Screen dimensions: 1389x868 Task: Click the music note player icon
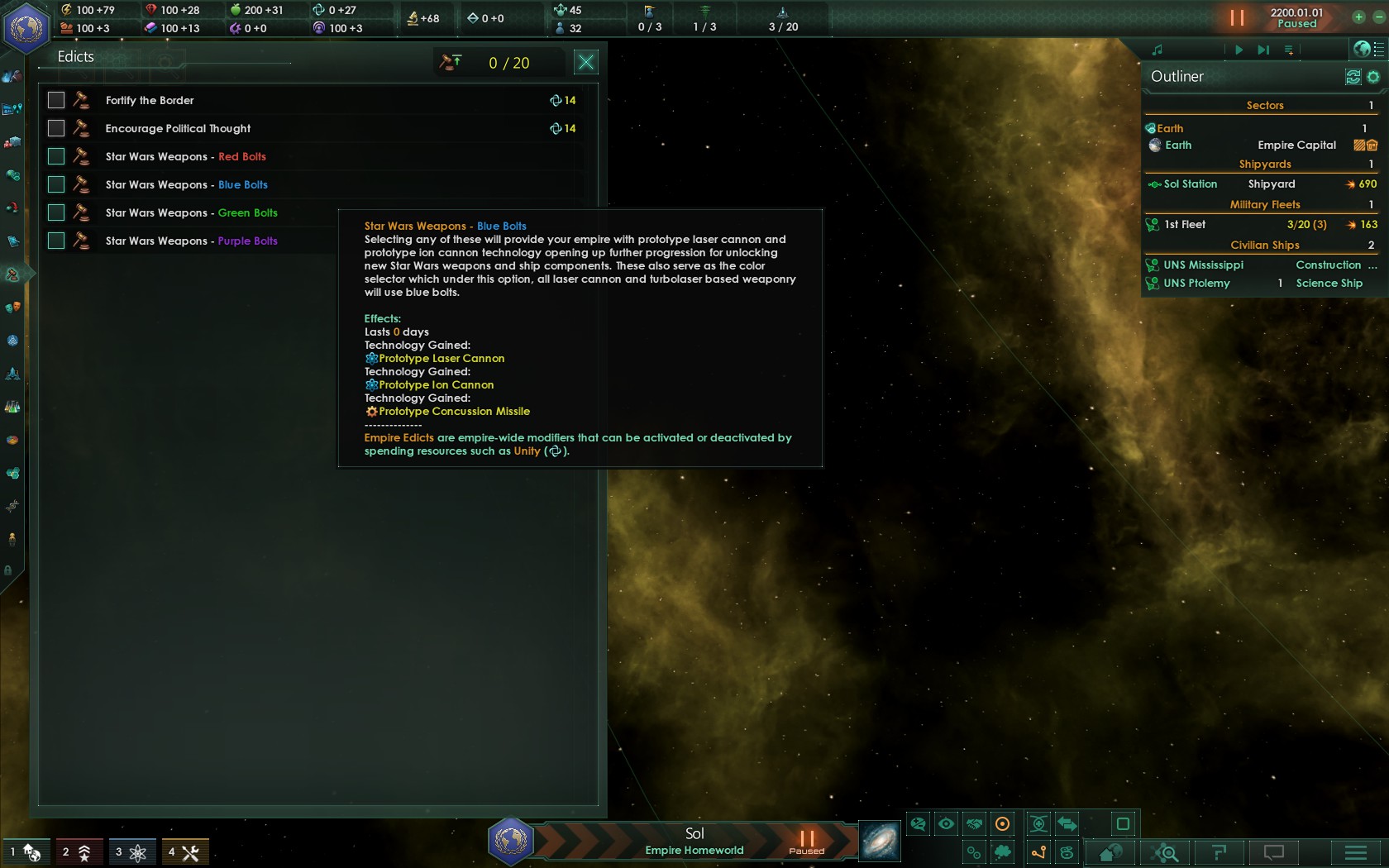[x=1157, y=50]
